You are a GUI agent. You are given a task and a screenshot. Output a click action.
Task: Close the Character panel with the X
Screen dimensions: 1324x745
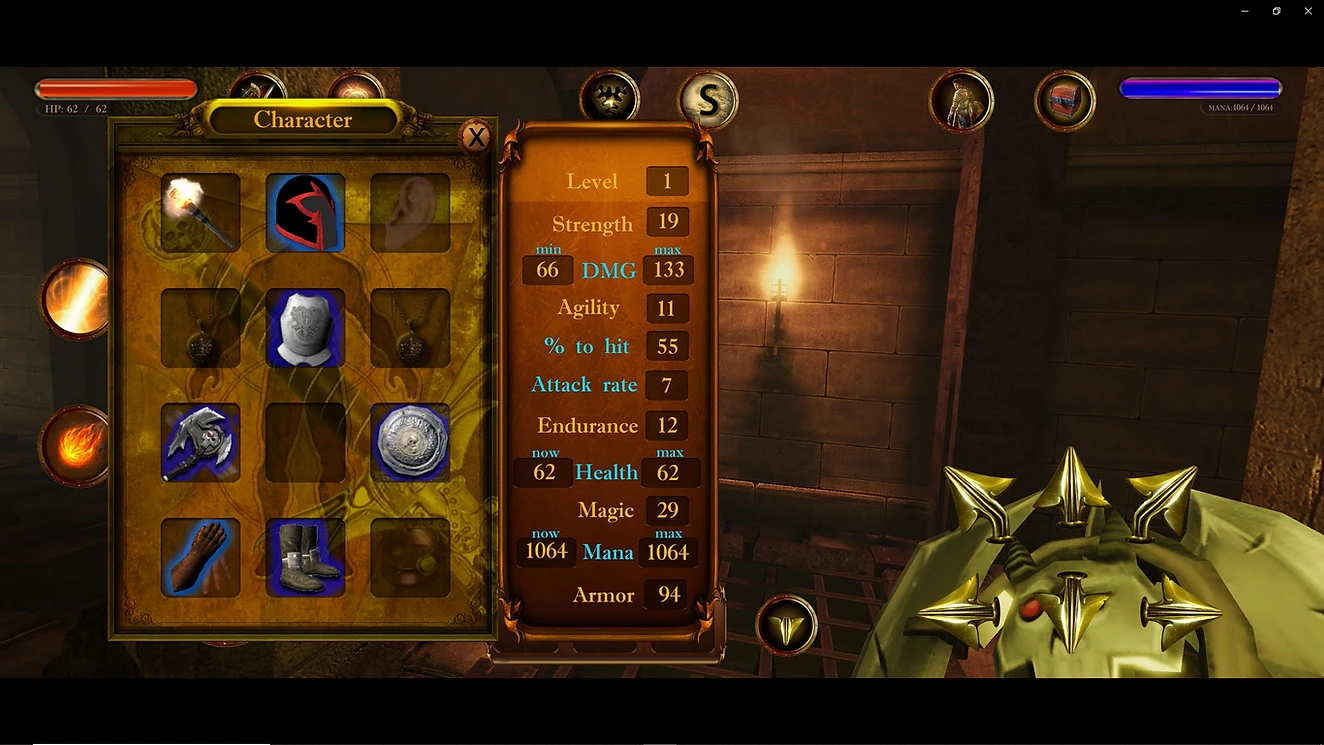click(x=476, y=137)
